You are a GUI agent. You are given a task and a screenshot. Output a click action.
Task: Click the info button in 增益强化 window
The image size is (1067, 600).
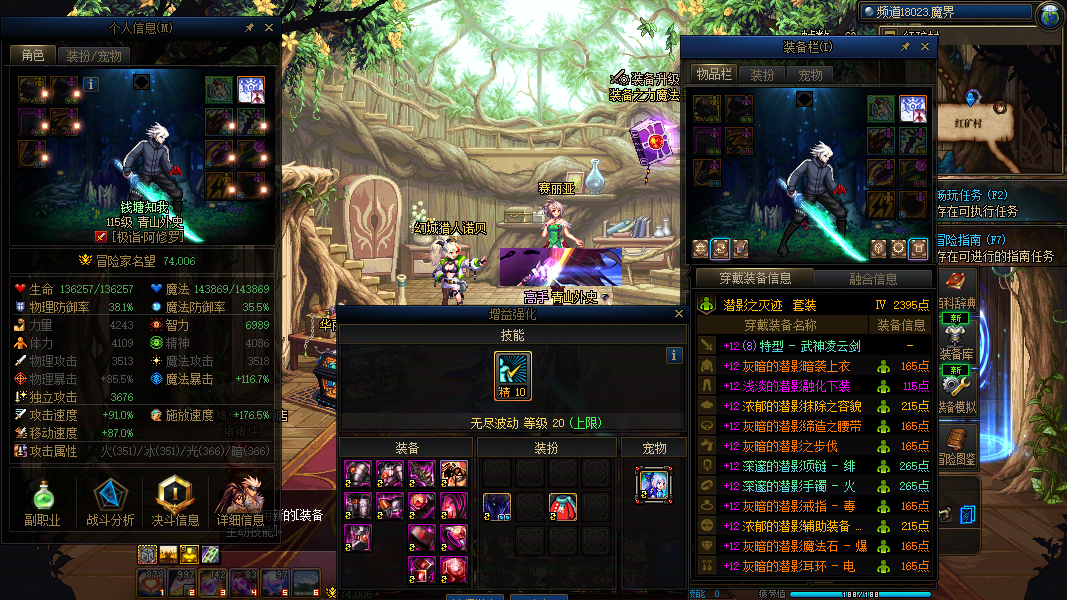[x=674, y=355]
